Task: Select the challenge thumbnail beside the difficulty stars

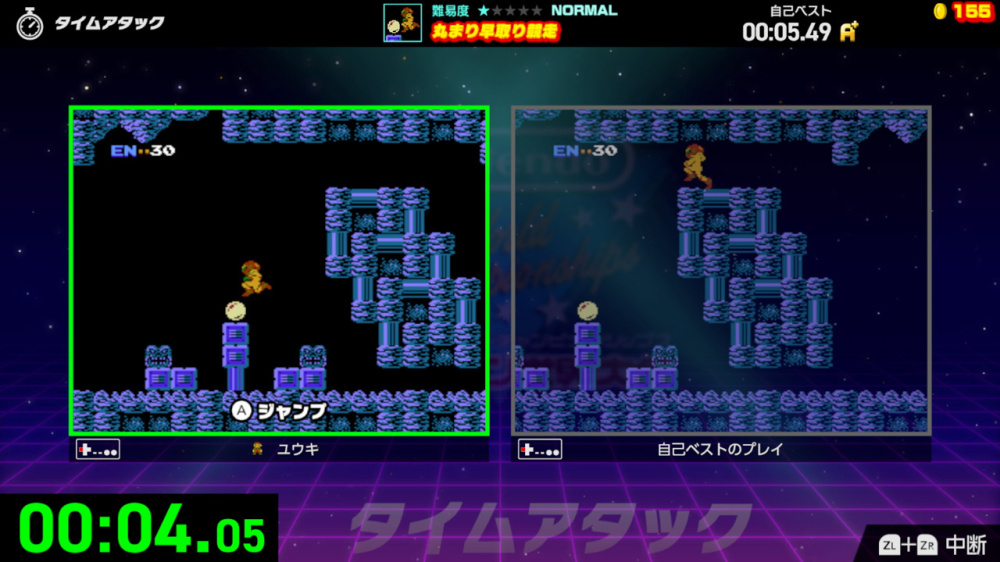Action: pos(402,23)
